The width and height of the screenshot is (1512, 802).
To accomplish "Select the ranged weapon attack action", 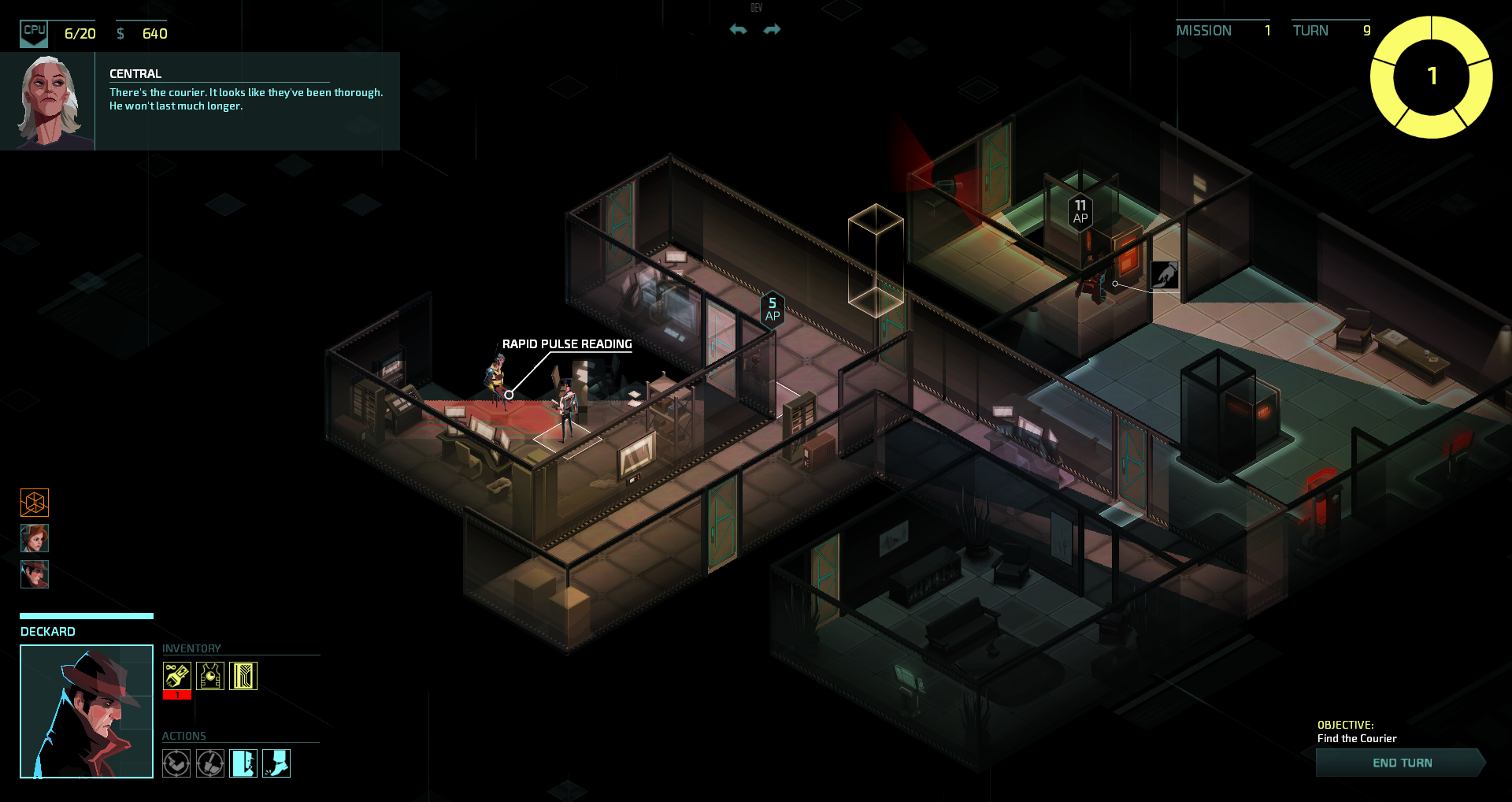I will pyautogui.click(x=176, y=763).
